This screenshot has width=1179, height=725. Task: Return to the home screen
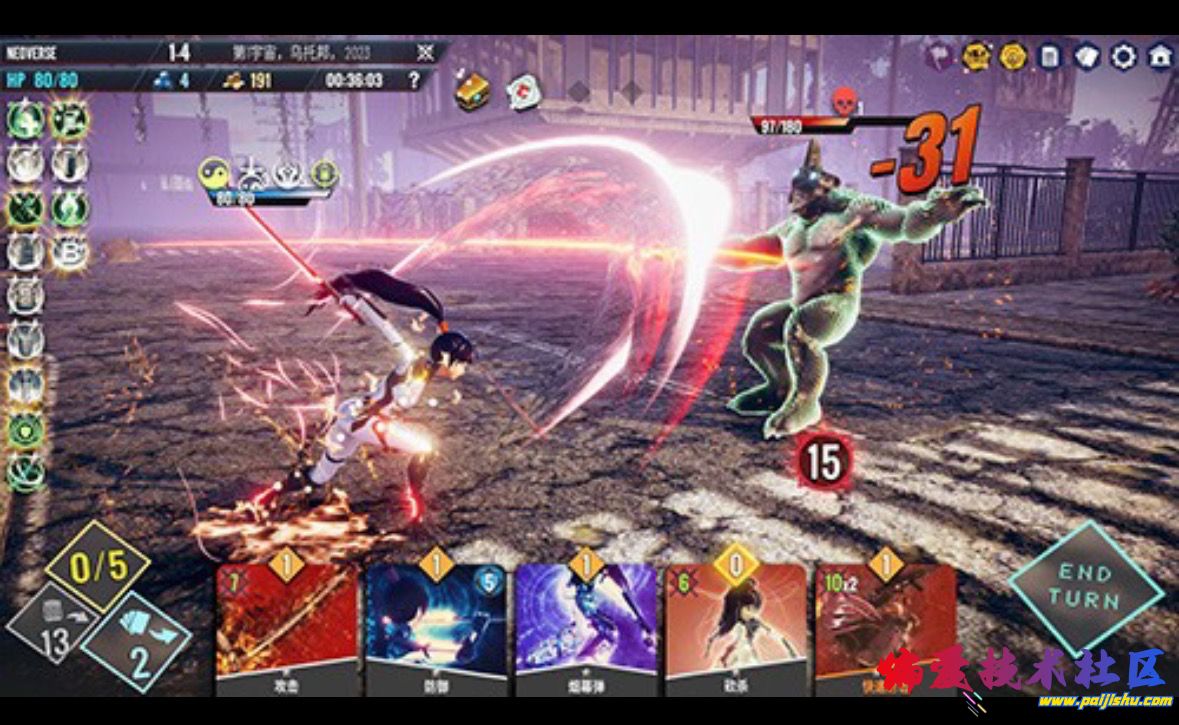point(1160,57)
